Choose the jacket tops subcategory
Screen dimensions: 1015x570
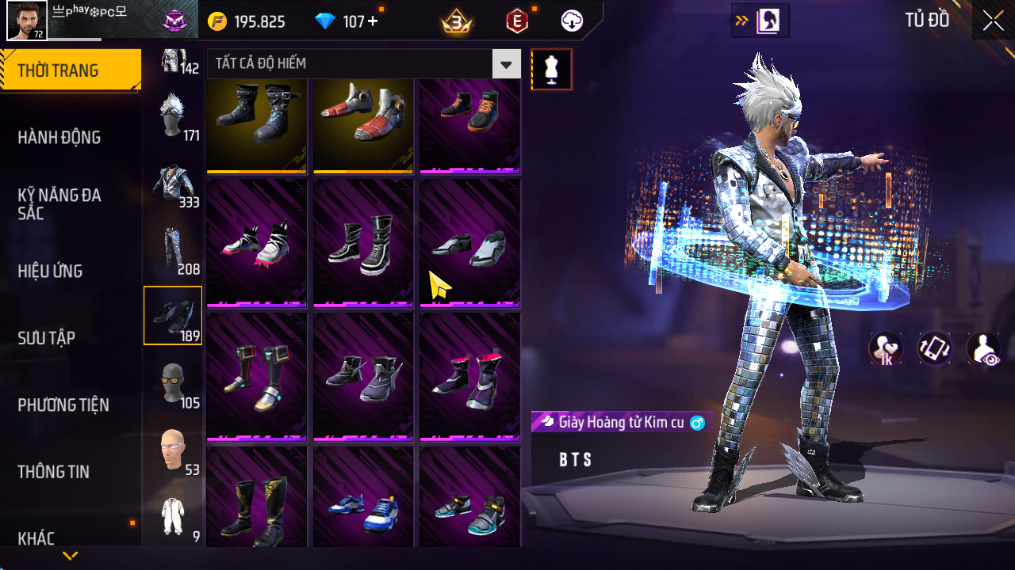[x=173, y=182]
